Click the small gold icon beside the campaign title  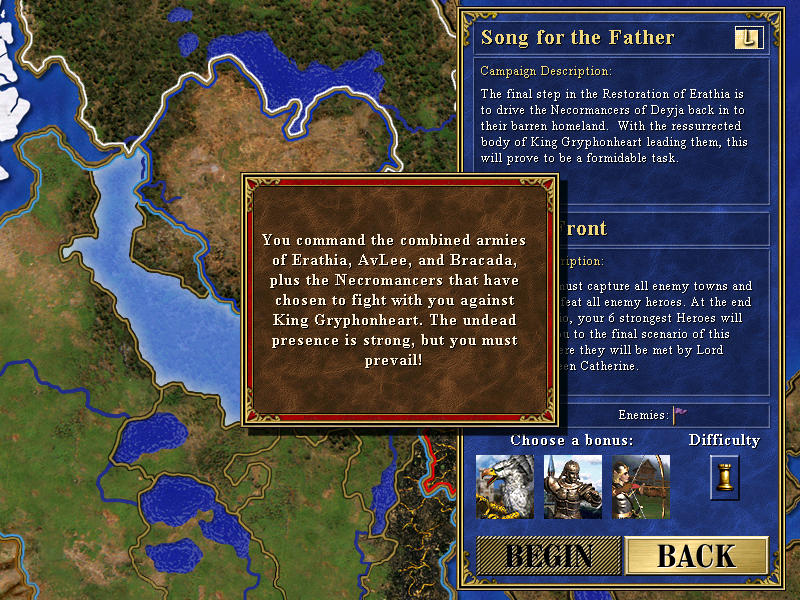pyautogui.click(x=747, y=38)
